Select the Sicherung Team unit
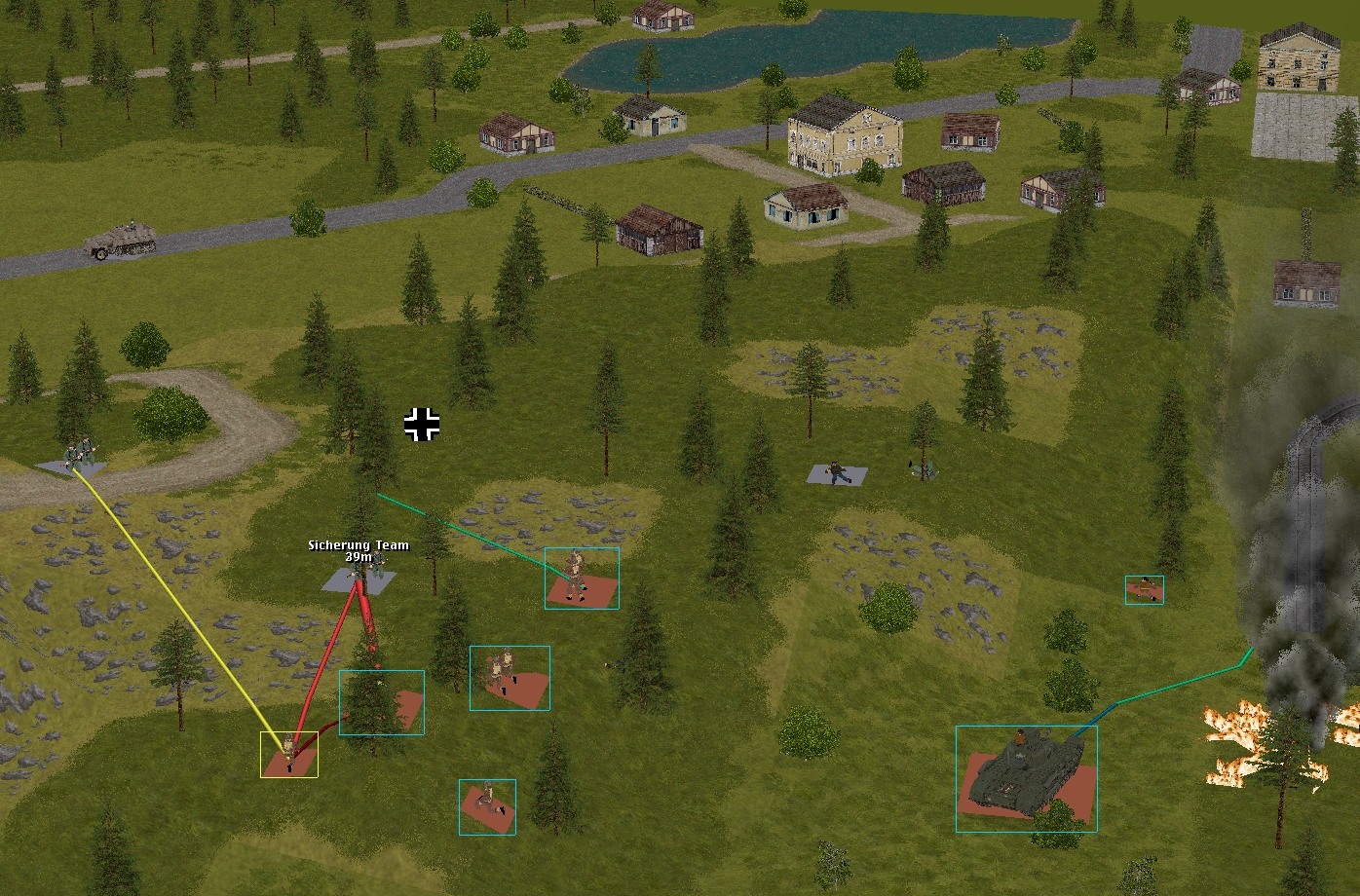The height and width of the screenshot is (896, 1360). (359, 577)
